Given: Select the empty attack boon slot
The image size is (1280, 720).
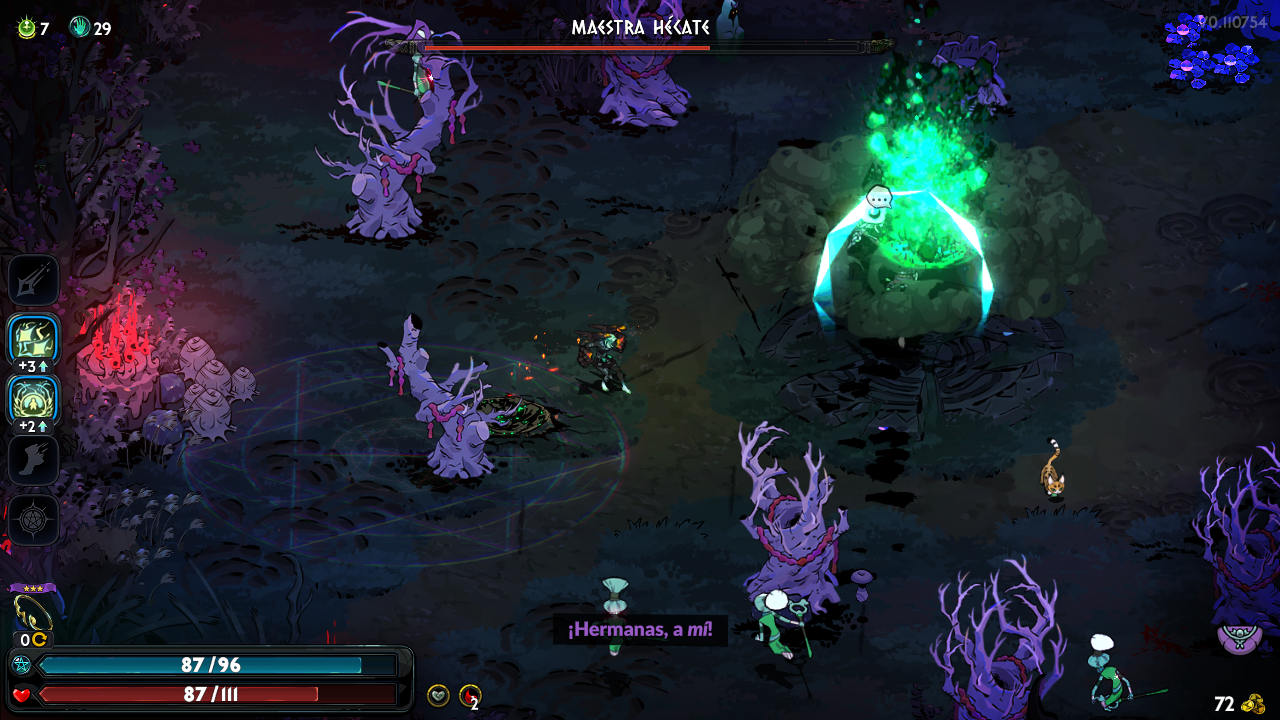Looking at the screenshot, I should (34, 281).
